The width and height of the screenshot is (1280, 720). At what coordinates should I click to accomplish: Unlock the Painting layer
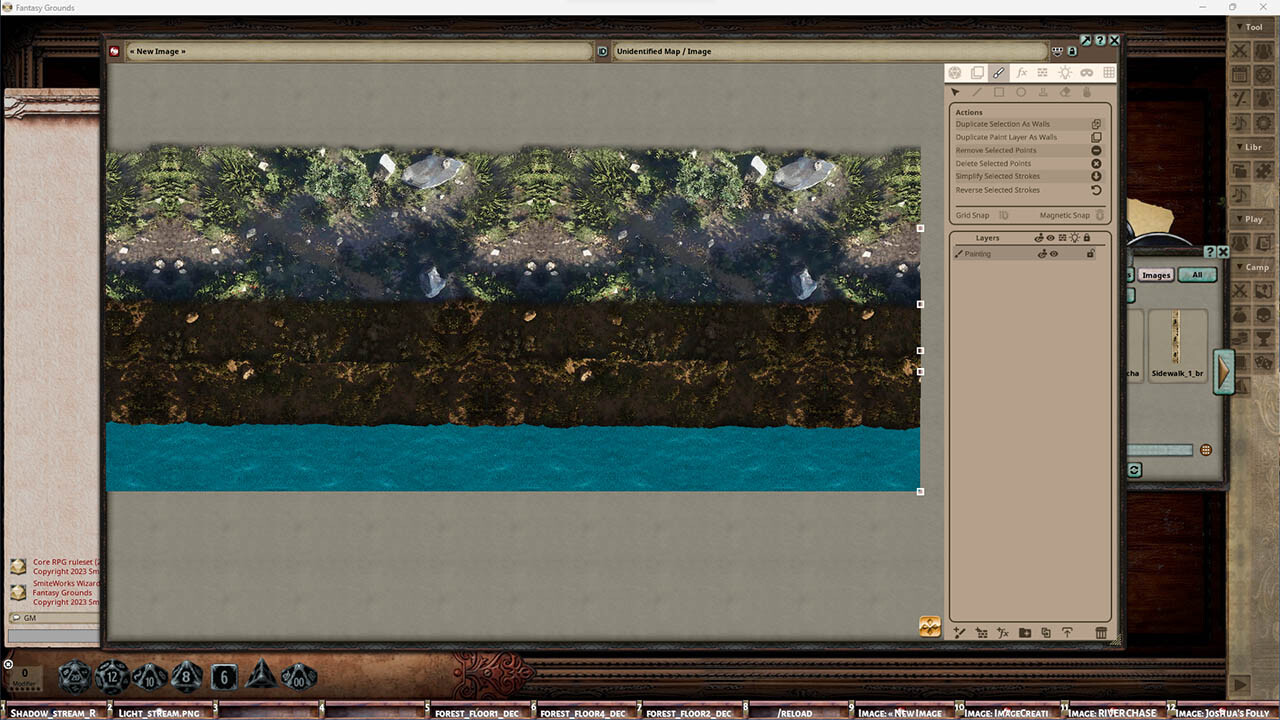pos(1092,253)
